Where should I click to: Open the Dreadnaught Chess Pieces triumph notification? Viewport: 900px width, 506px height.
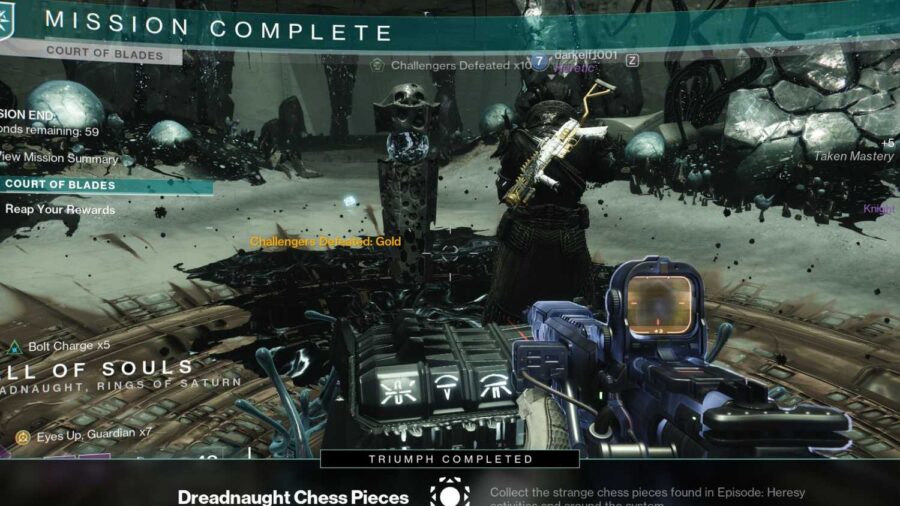coord(293,496)
